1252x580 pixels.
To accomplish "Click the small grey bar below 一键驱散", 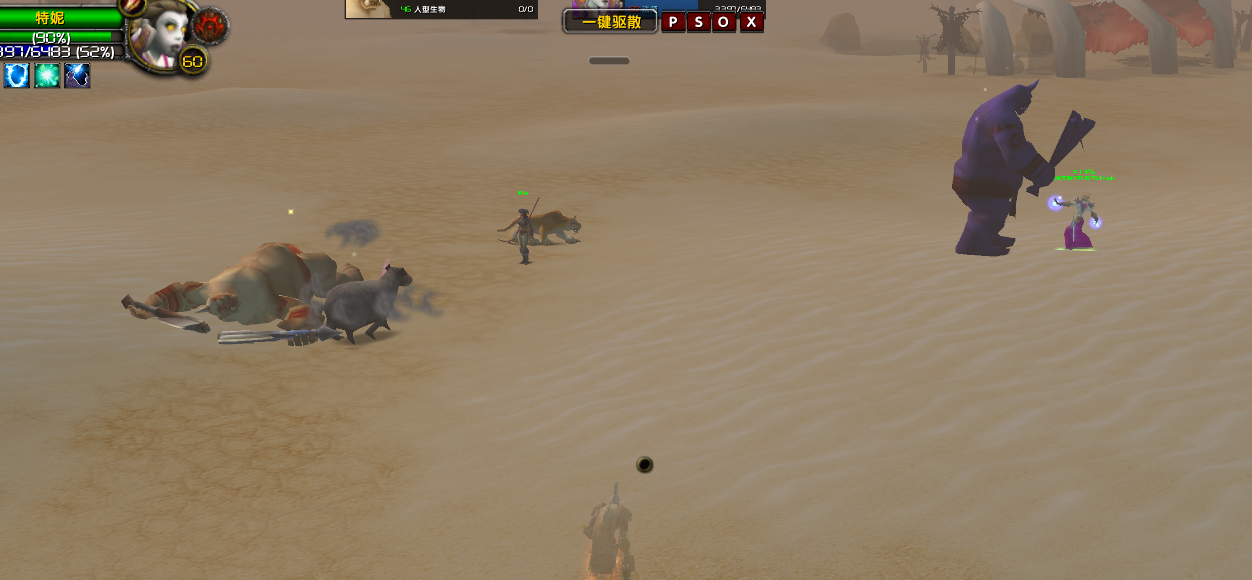I will point(609,61).
